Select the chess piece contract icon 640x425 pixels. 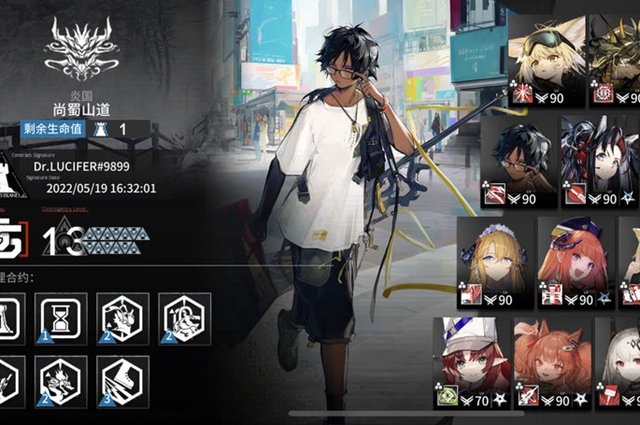10,318
